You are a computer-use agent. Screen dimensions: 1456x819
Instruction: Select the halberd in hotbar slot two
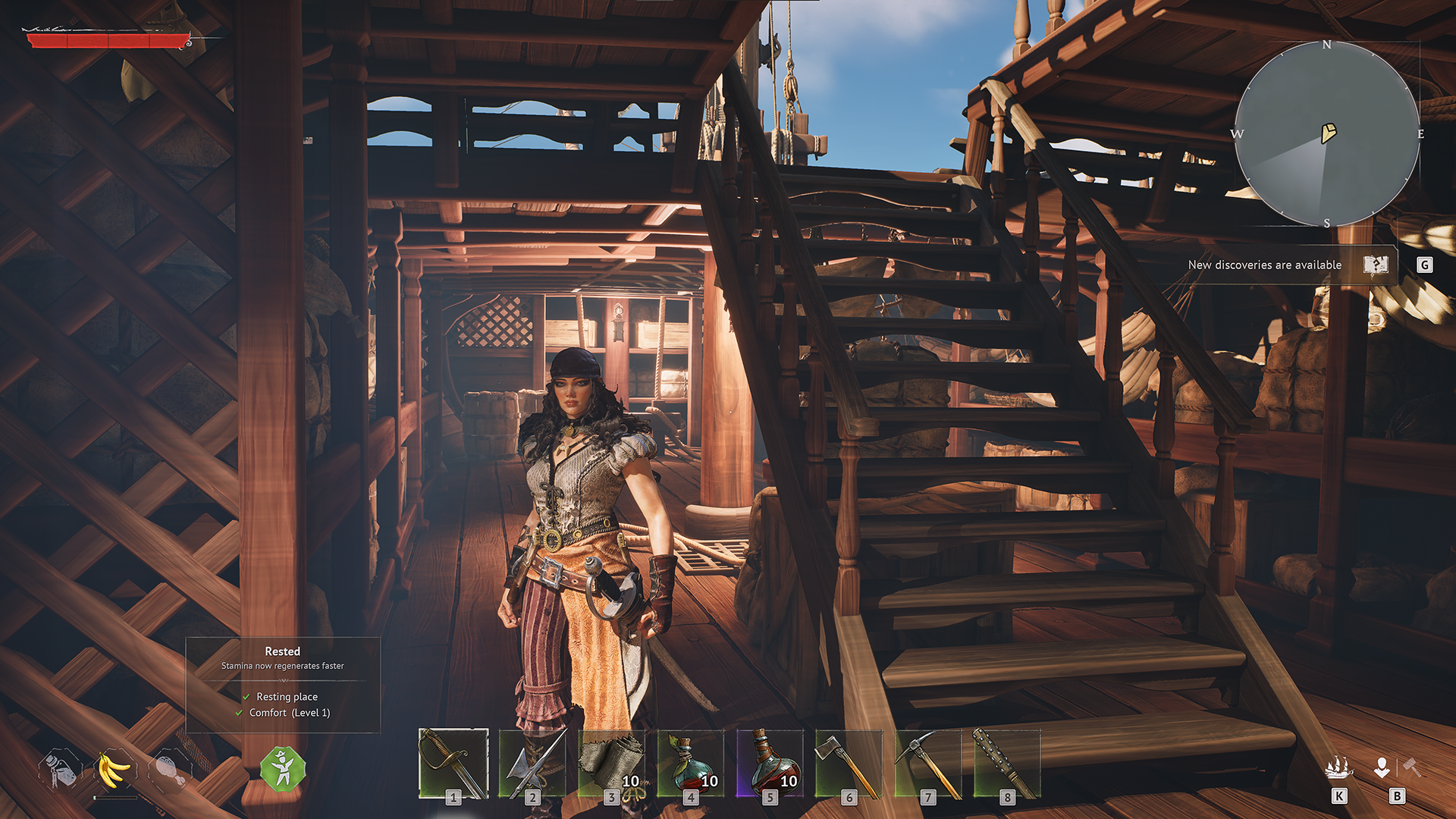(532, 764)
